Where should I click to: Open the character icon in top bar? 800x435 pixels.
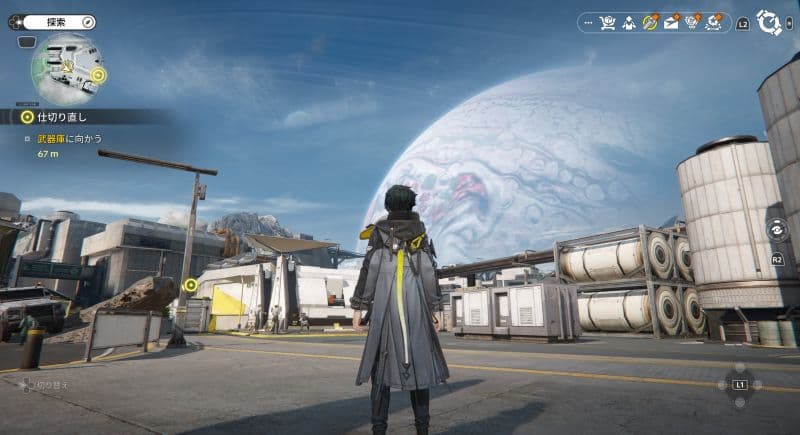(629, 22)
